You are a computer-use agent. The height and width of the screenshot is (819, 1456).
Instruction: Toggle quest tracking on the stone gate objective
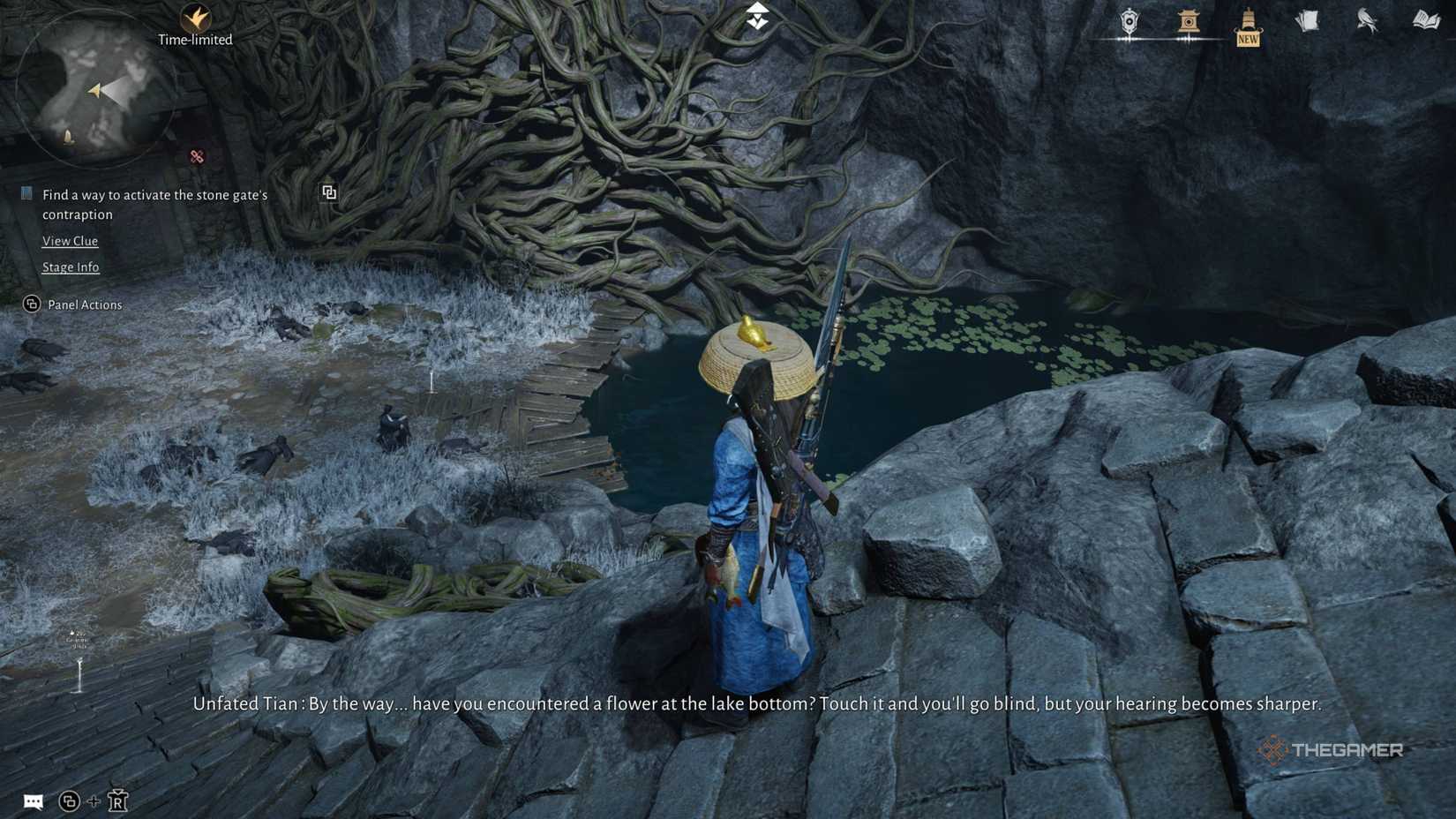[26, 192]
